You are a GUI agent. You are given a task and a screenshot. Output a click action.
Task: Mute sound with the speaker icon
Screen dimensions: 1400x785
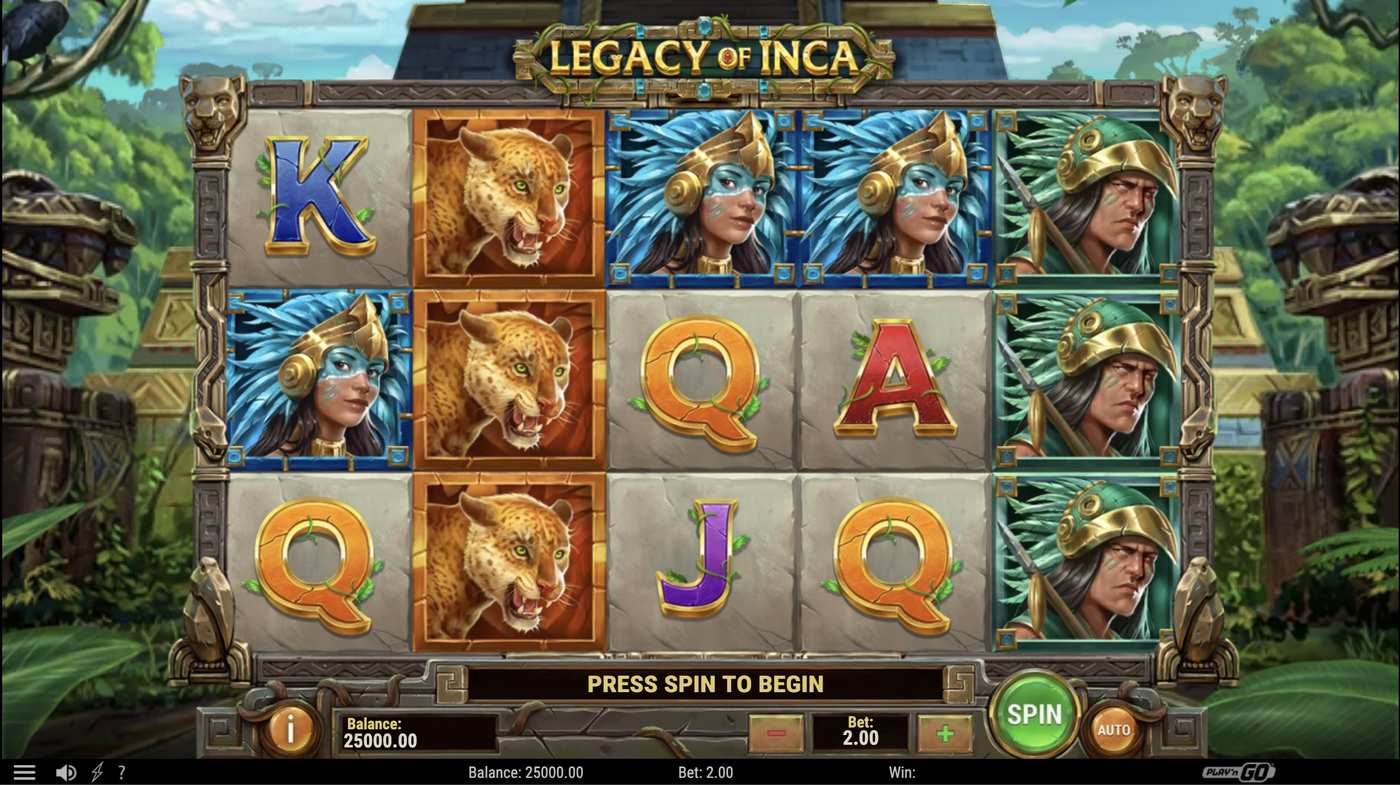coord(65,770)
